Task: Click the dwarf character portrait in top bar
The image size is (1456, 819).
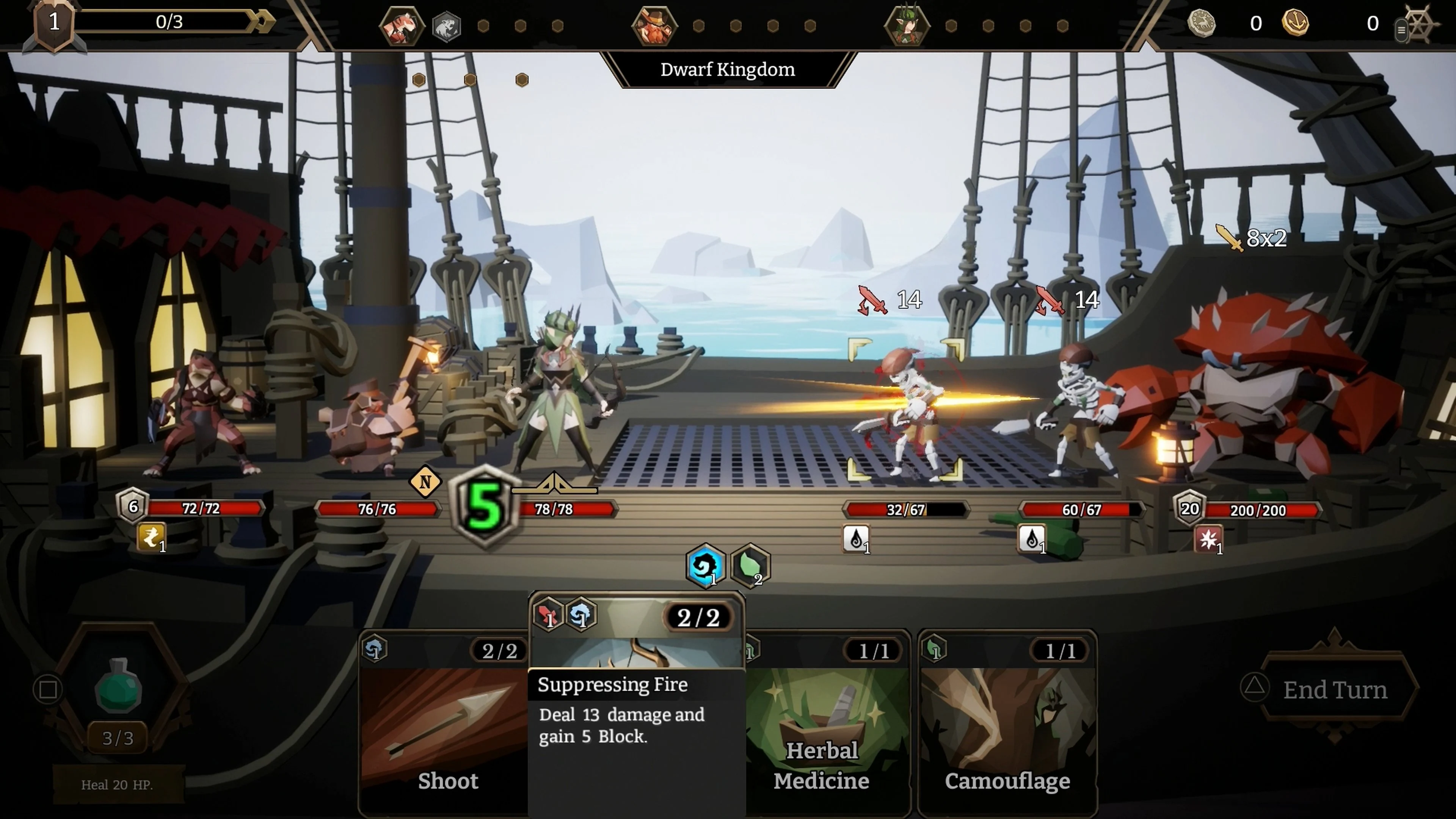Action: [x=656, y=25]
